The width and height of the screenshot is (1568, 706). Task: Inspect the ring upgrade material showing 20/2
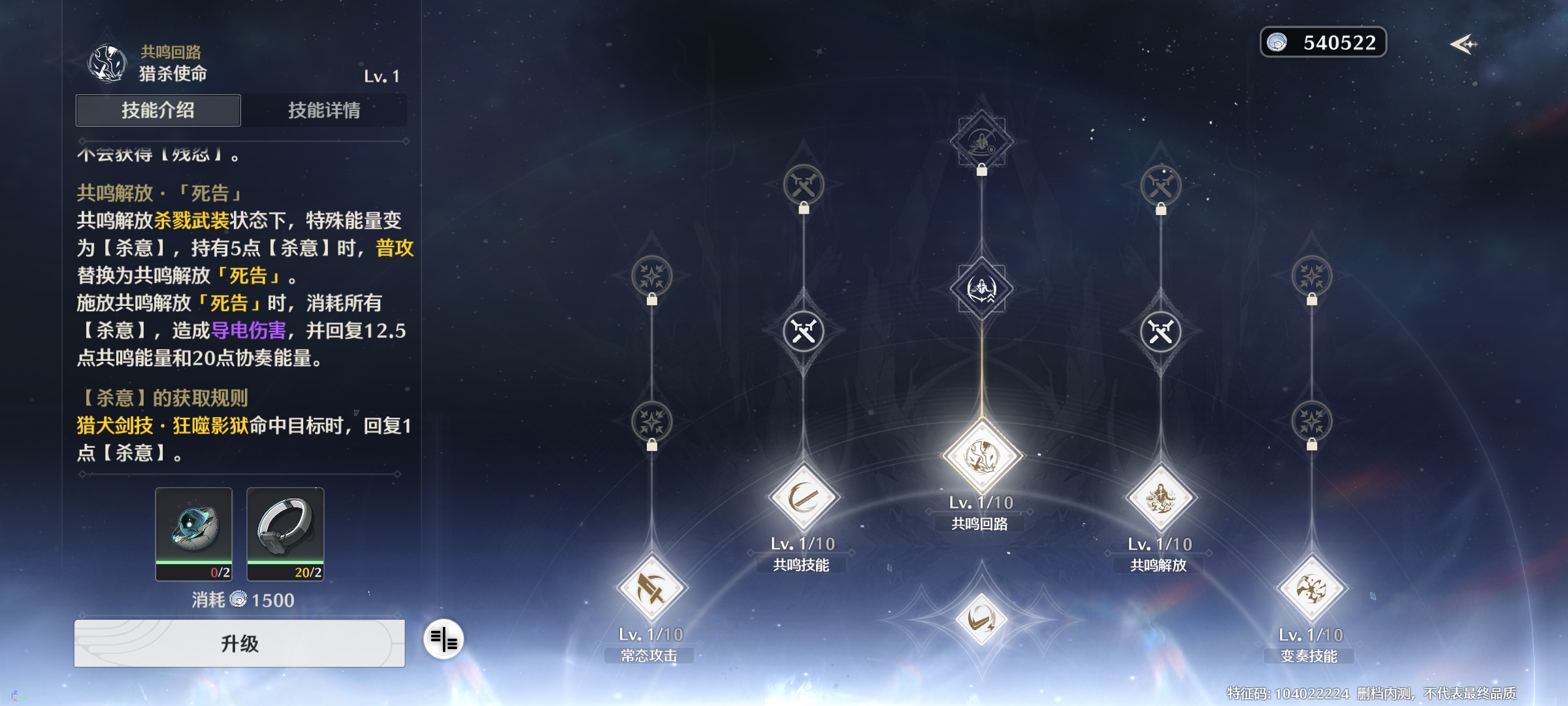click(285, 533)
